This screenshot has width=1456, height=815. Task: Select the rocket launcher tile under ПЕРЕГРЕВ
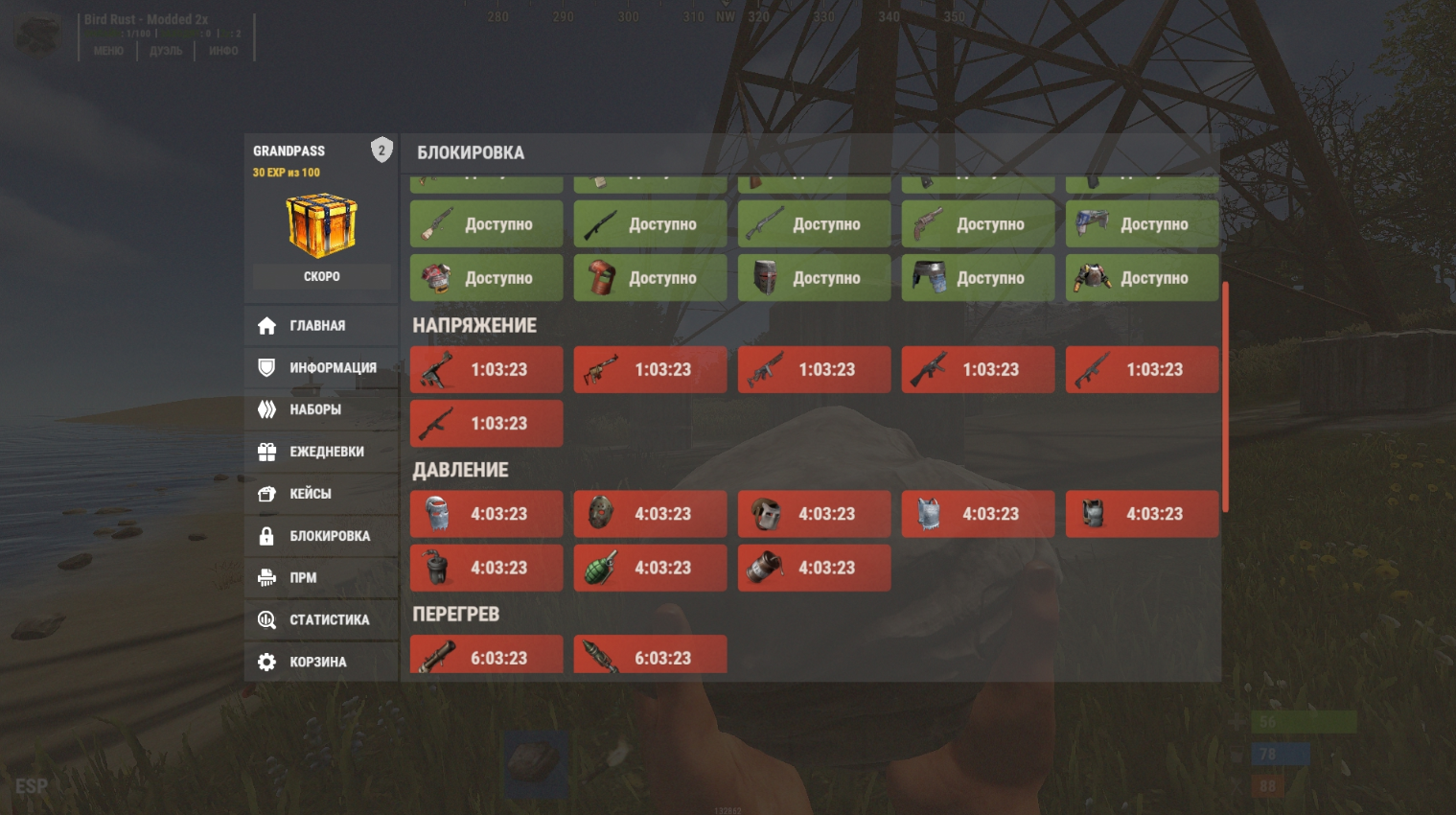[486, 657]
